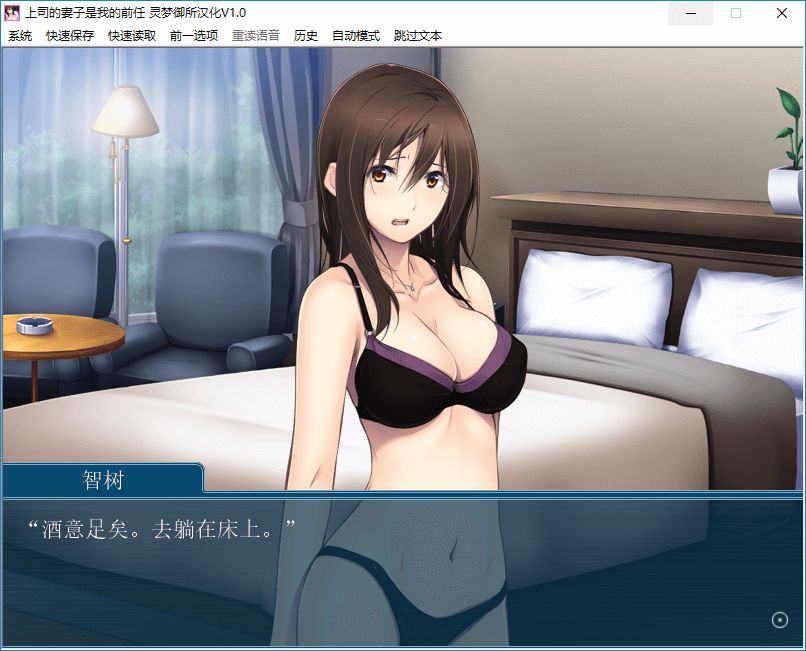Click 跳过文本 to skip text
Screen dimensions: 806x651
(x=418, y=35)
